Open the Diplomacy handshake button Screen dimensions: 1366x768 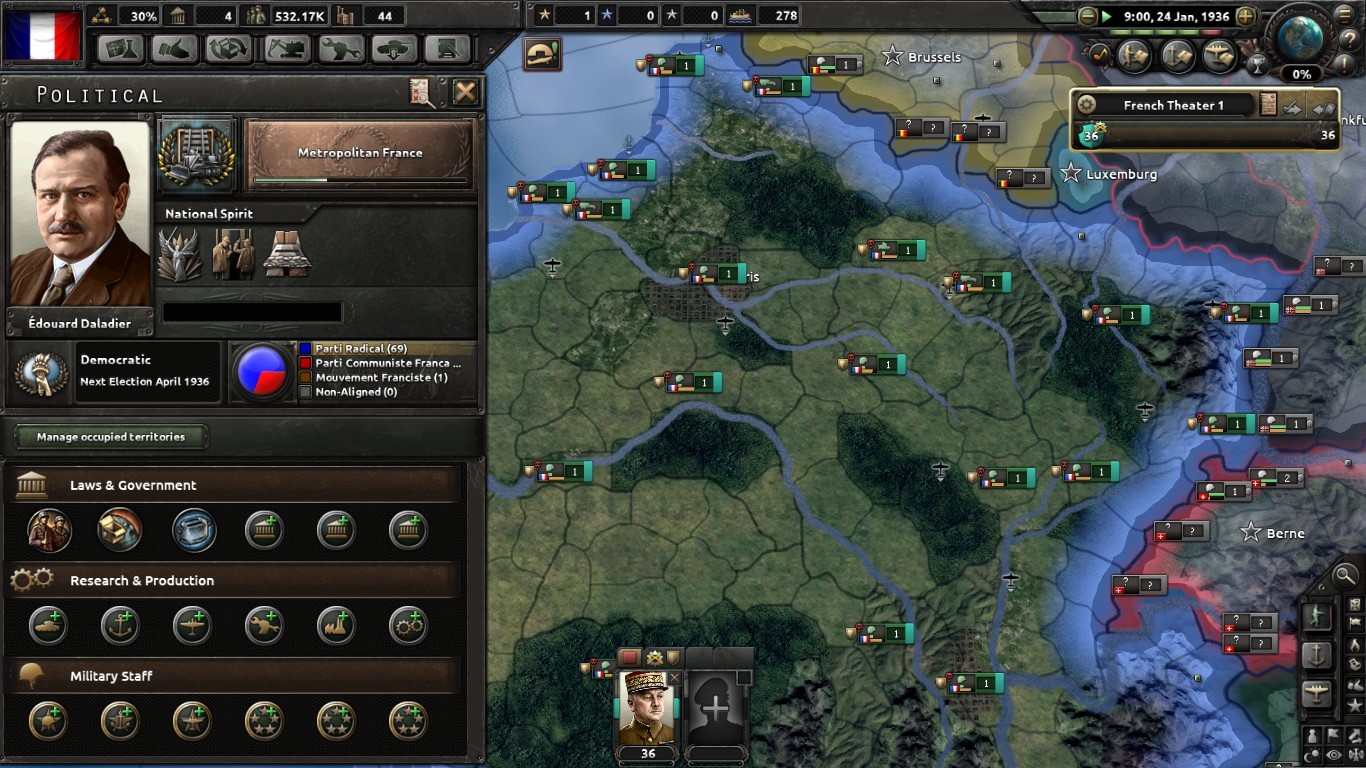[175, 49]
